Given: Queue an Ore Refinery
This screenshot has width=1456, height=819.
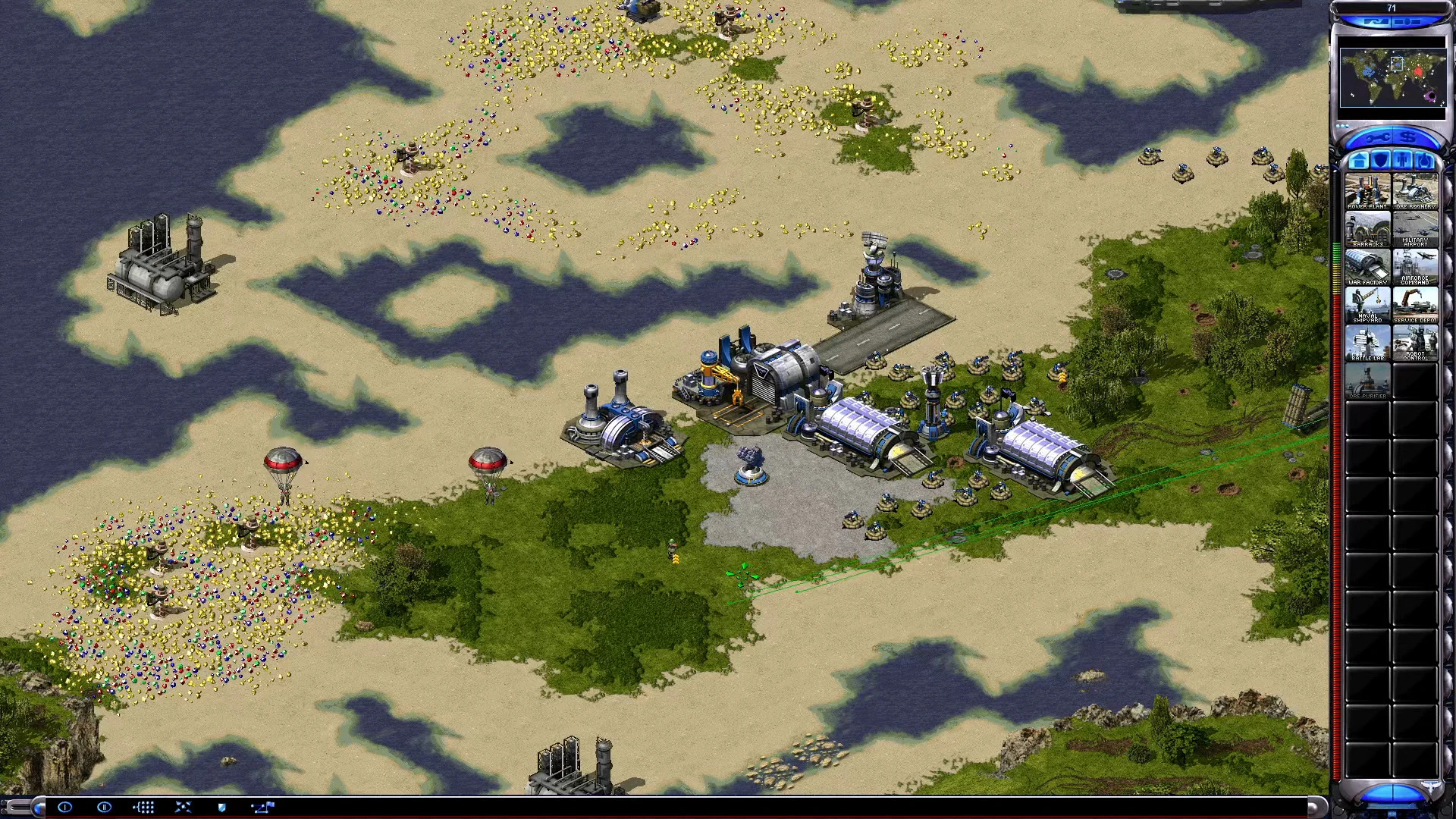Looking at the screenshot, I should pyautogui.click(x=1417, y=191).
